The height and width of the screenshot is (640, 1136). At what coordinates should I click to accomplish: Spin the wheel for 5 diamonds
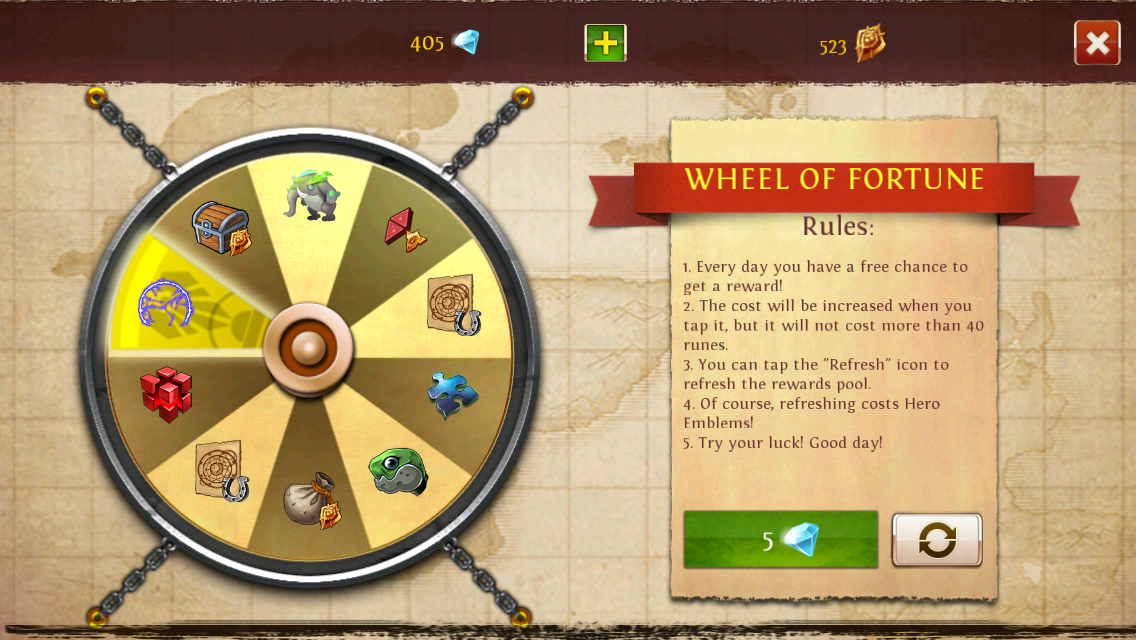tap(780, 540)
